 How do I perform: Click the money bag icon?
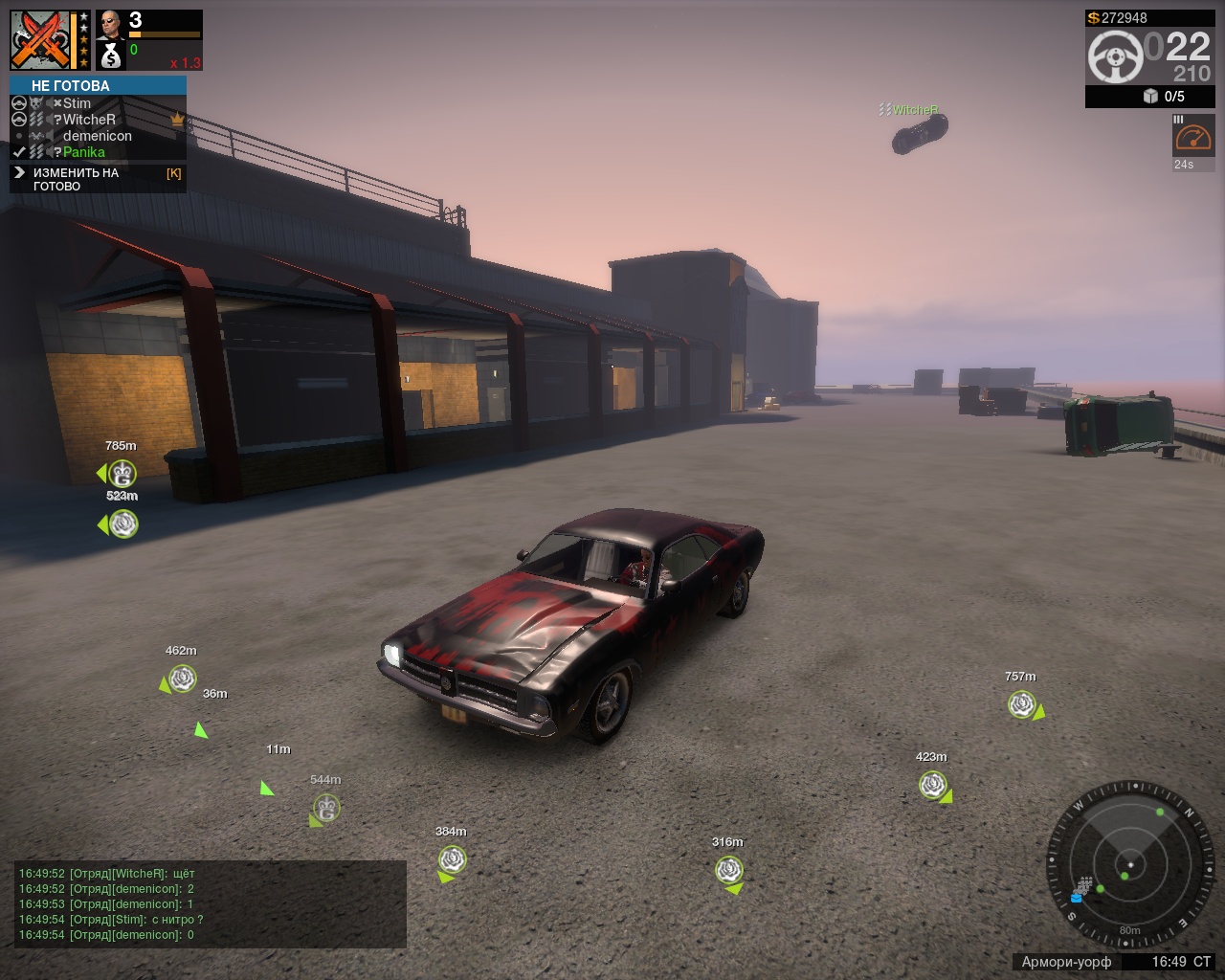coord(111,56)
